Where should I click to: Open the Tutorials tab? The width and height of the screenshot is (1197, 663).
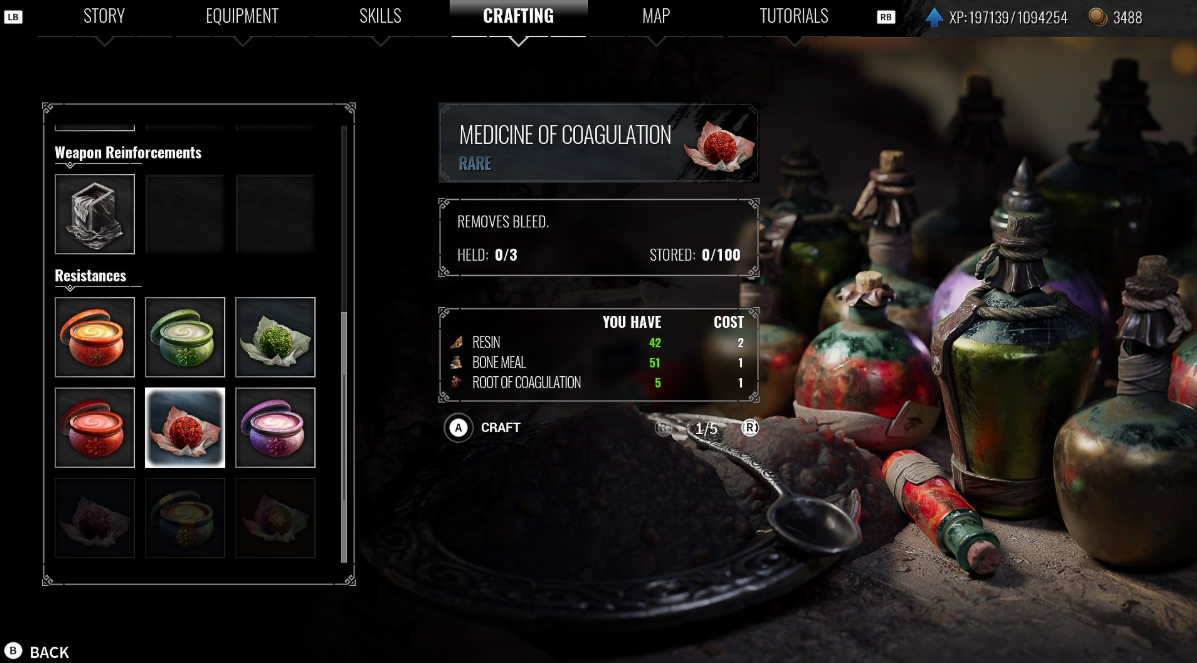click(794, 16)
